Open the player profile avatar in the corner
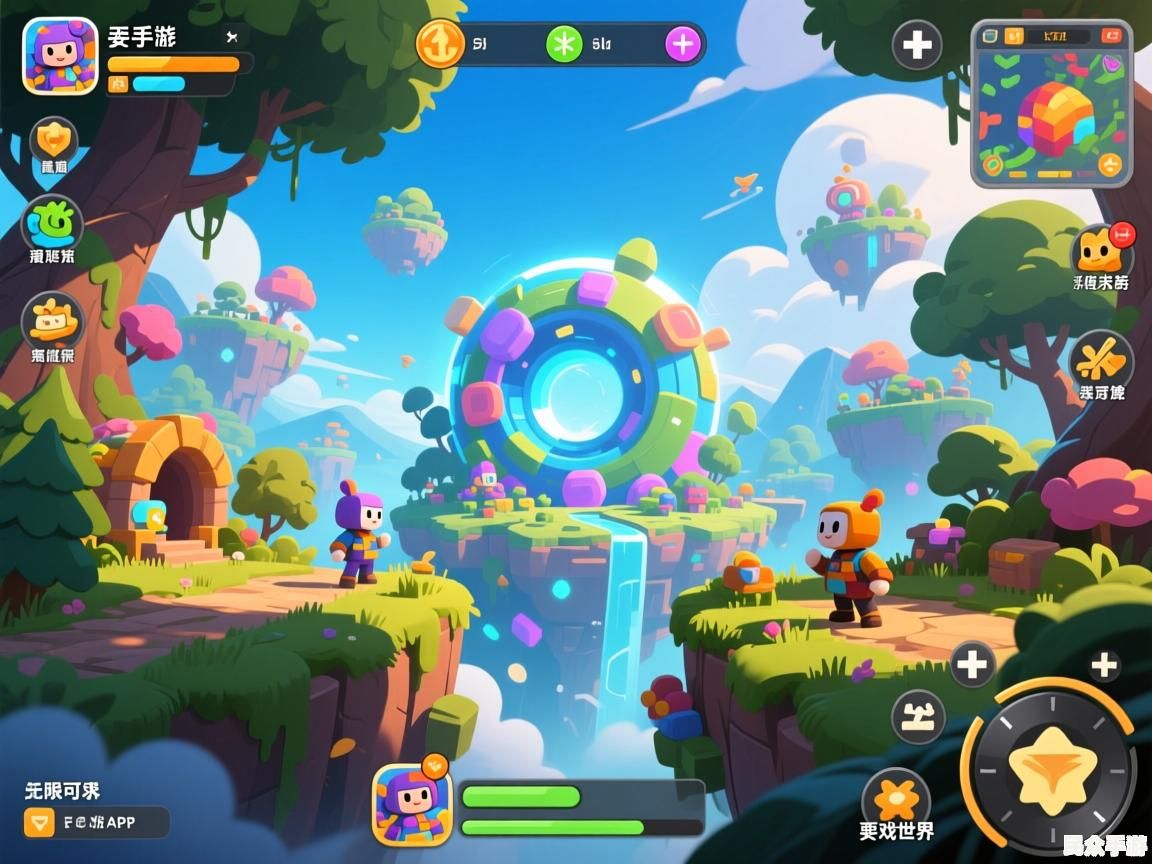Screen dimensions: 1152x864 click(60, 56)
